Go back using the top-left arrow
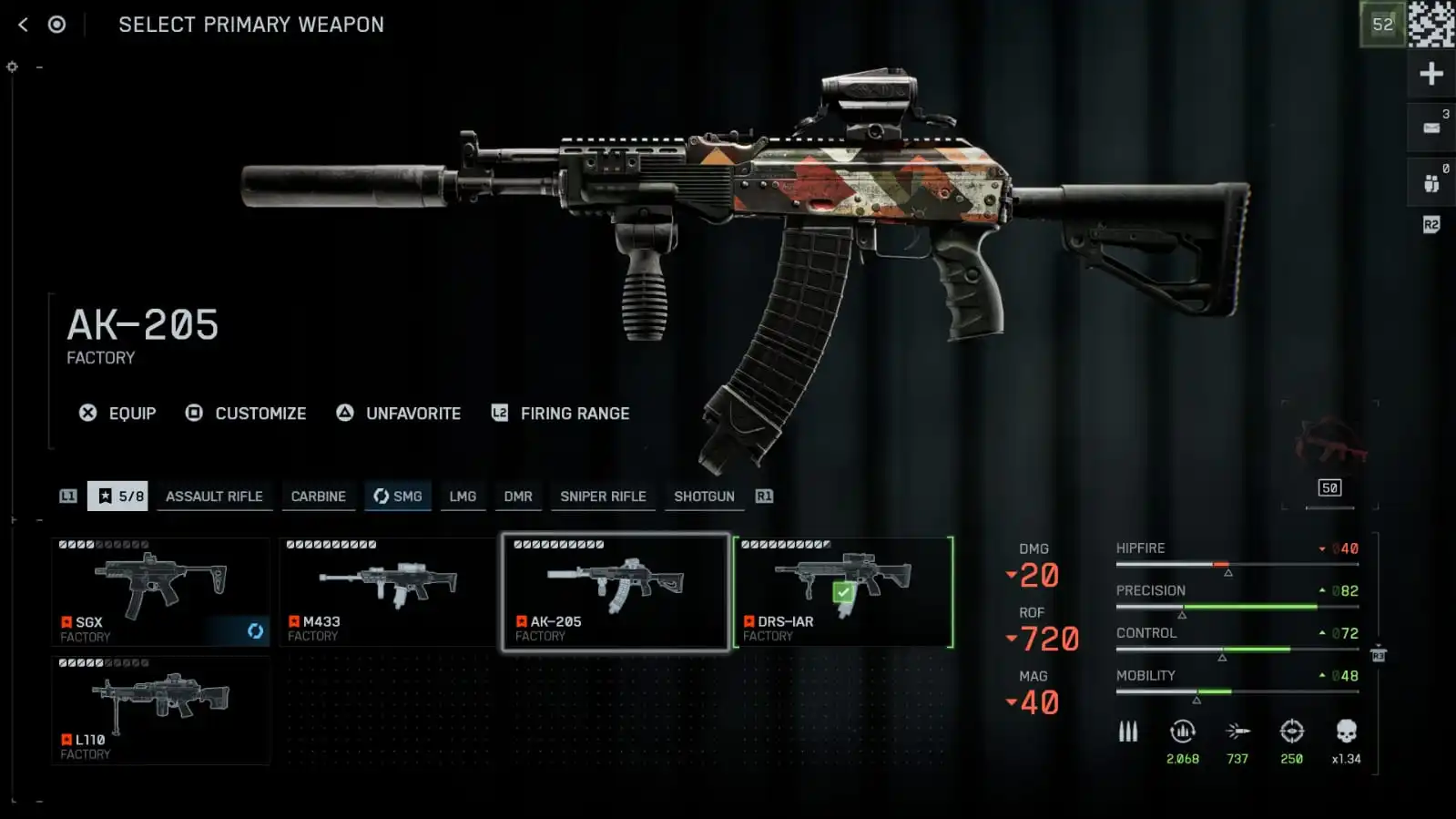This screenshot has width=1456, height=819. 24,25
